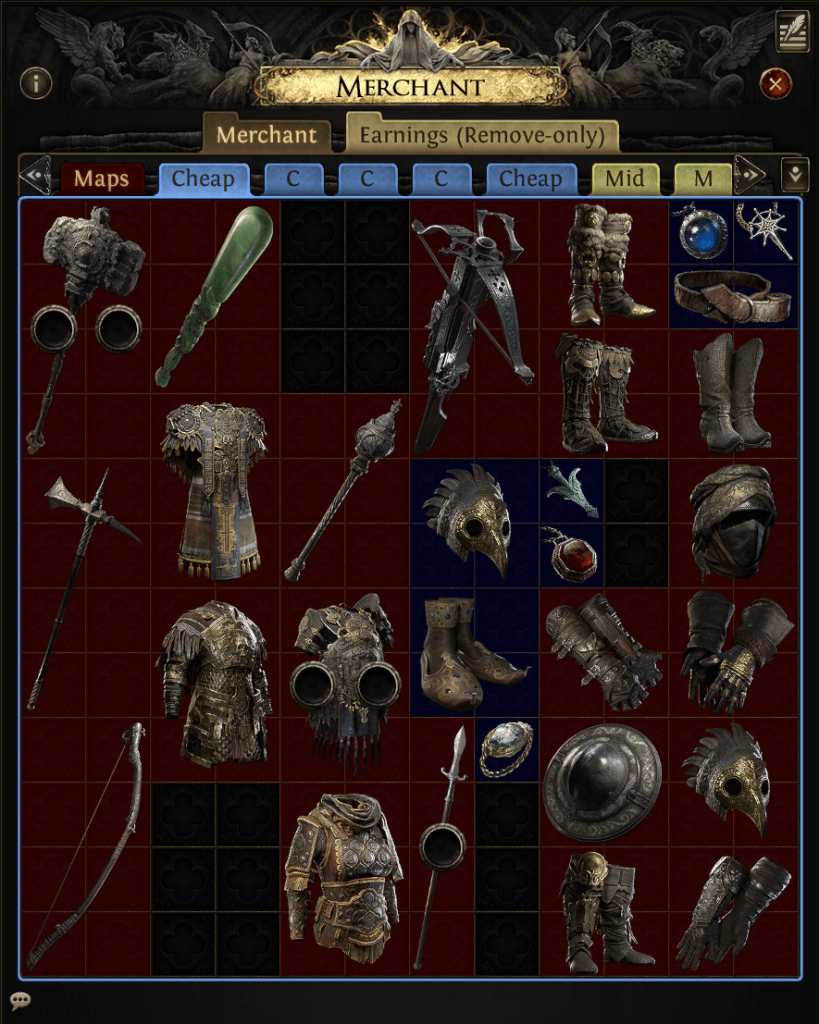Open the info help button
Image resolution: width=819 pixels, height=1024 pixels.
pos(36,83)
